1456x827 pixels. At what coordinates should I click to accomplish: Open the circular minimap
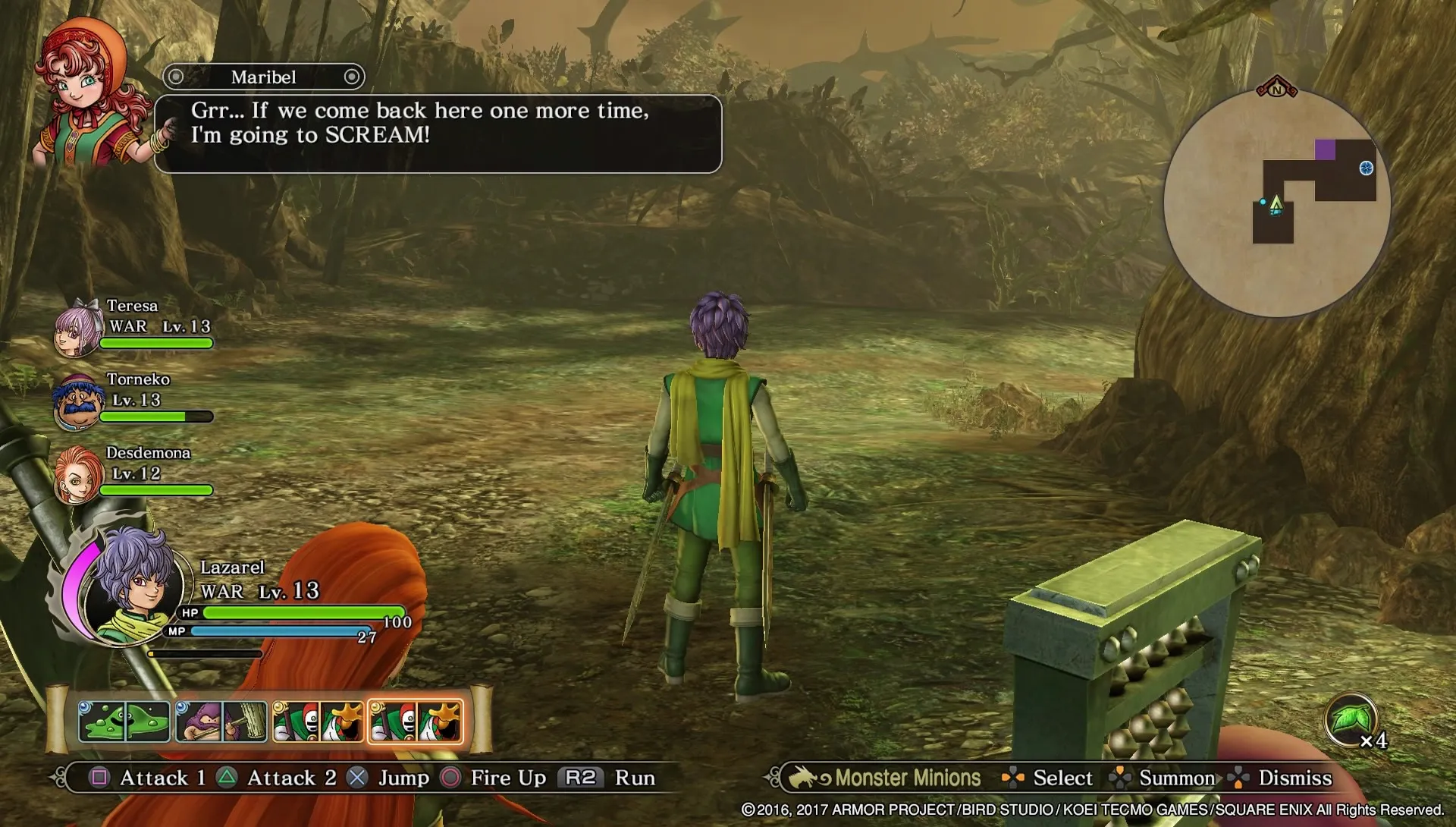click(x=1277, y=203)
